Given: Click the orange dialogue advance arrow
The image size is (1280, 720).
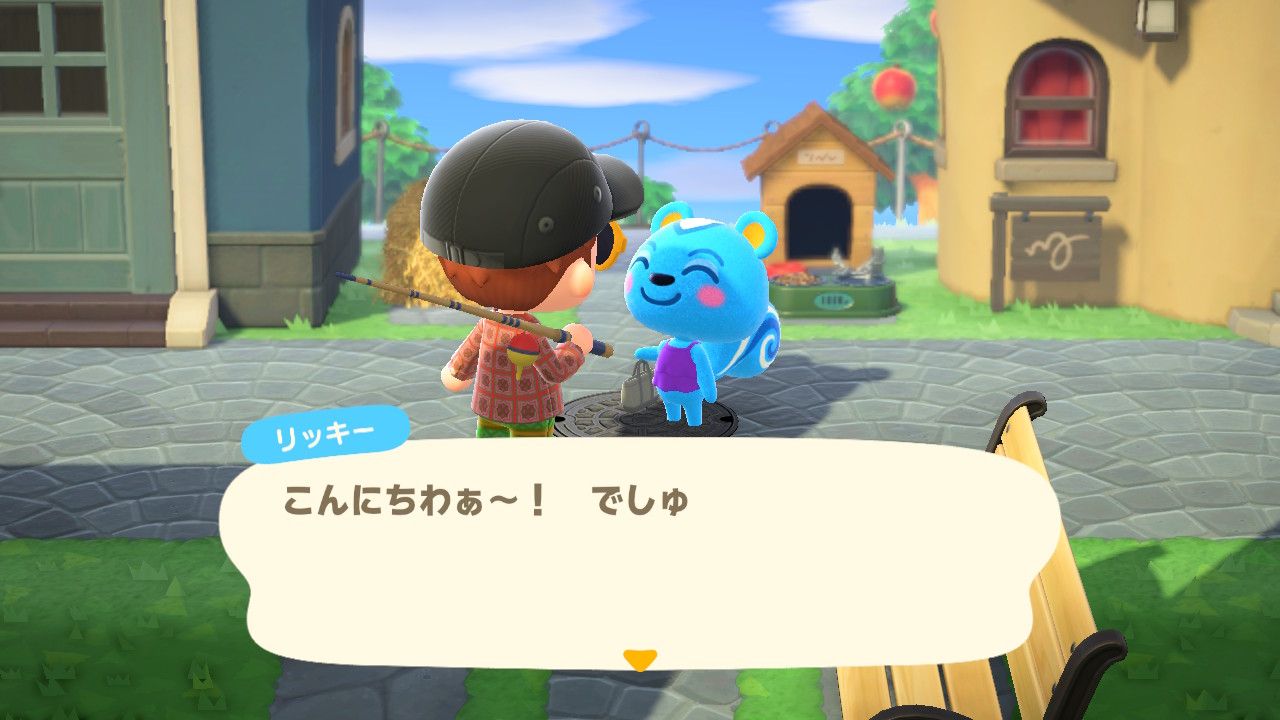Looking at the screenshot, I should (640, 655).
